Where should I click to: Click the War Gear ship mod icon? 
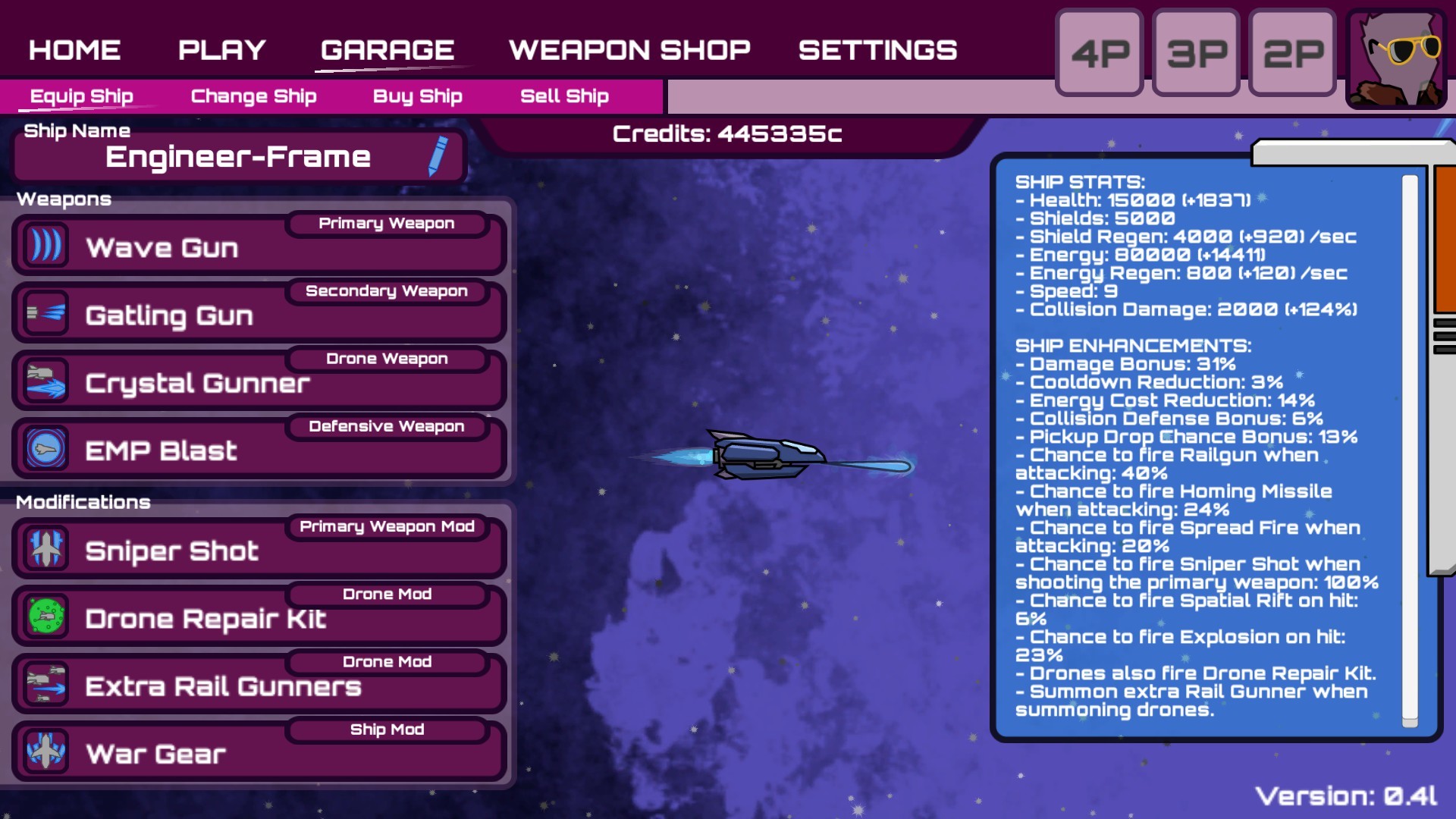pyautogui.click(x=45, y=752)
